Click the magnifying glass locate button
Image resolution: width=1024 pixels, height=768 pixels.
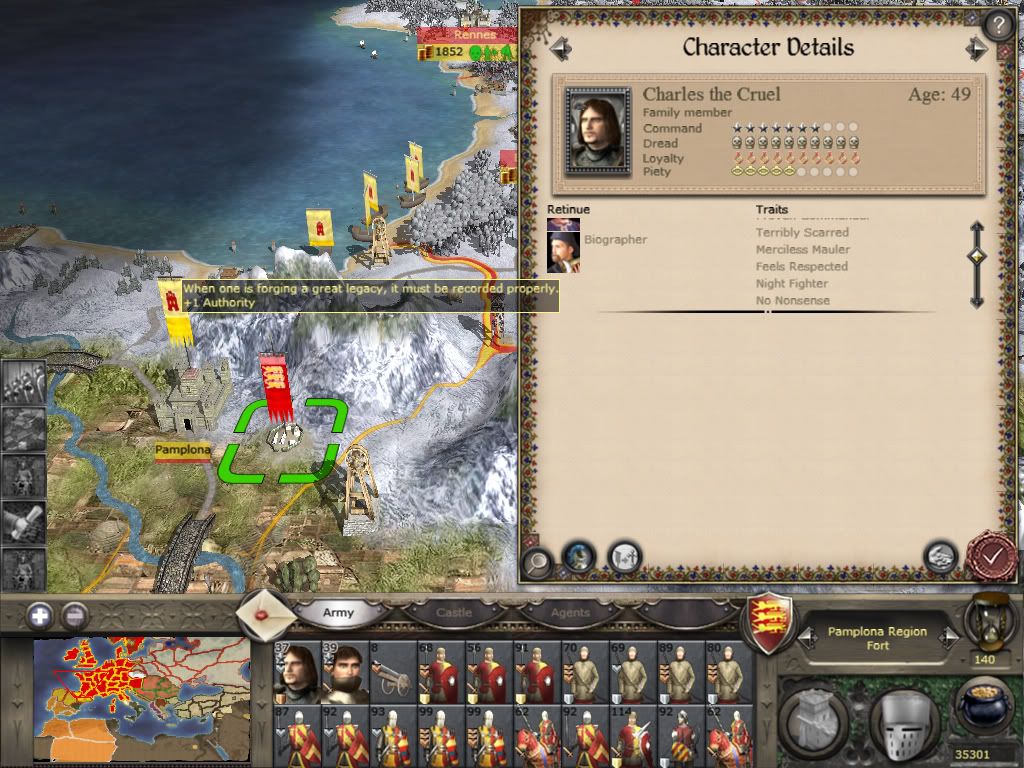click(538, 560)
